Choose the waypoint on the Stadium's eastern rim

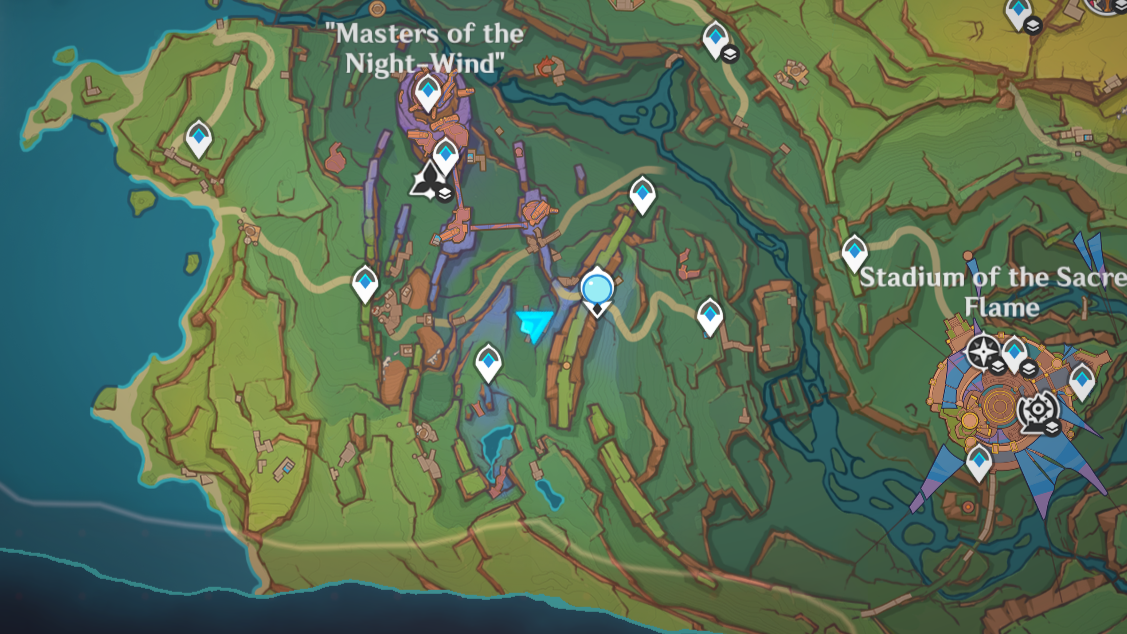click(x=1082, y=380)
